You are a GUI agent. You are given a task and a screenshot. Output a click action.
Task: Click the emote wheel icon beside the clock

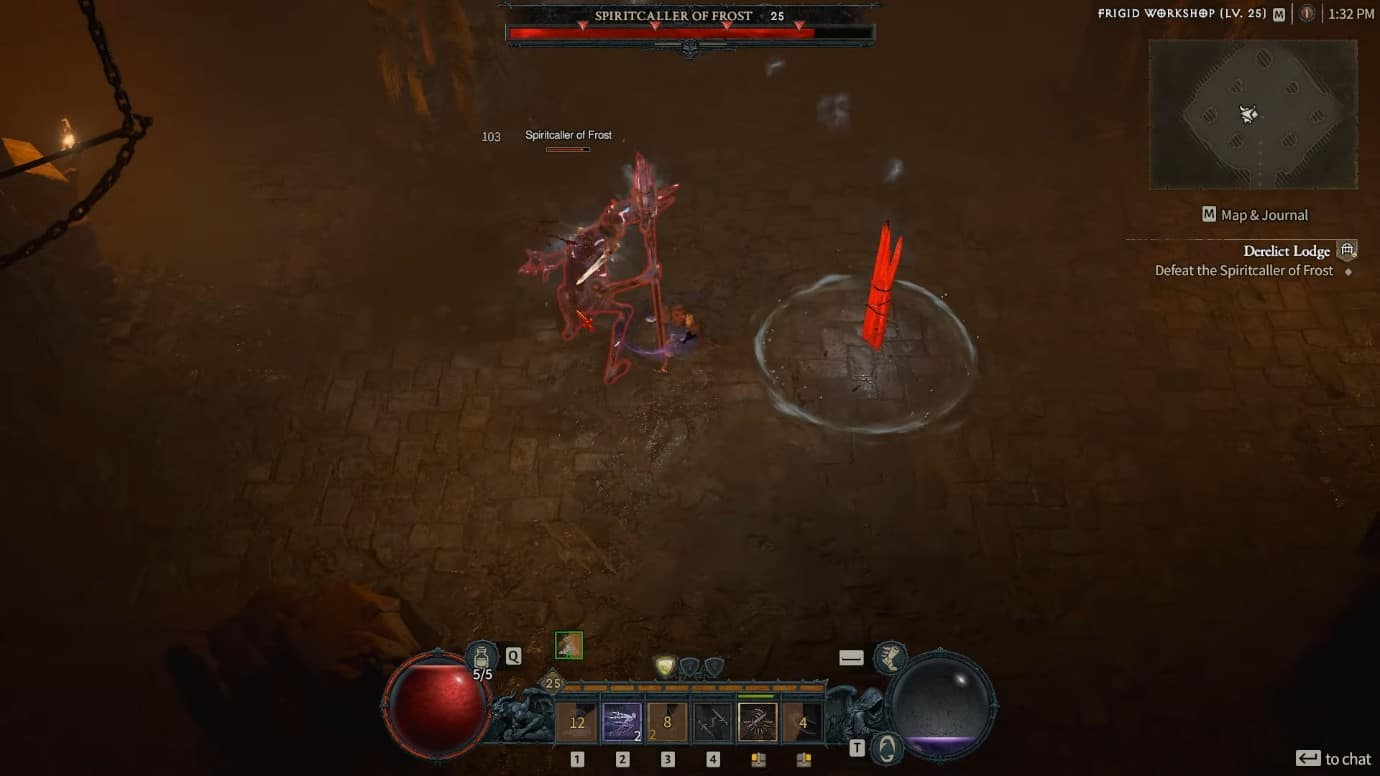1307,14
